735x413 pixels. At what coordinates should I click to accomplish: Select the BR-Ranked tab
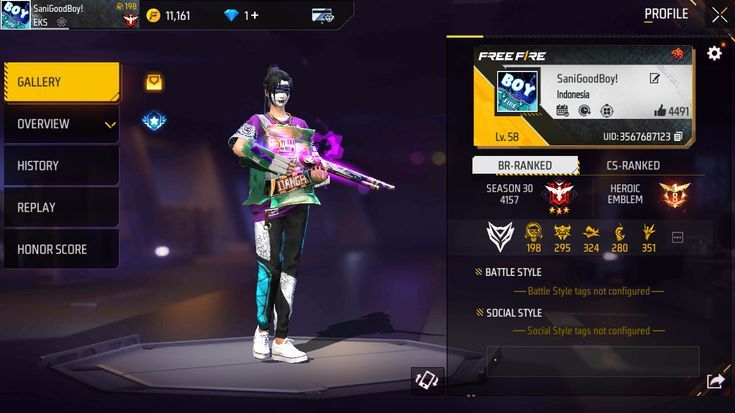pos(526,165)
